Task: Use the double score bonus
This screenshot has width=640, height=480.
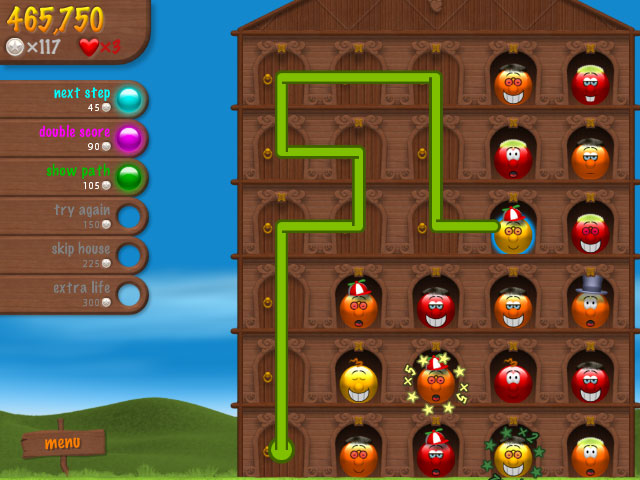Action: tap(128, 138)
